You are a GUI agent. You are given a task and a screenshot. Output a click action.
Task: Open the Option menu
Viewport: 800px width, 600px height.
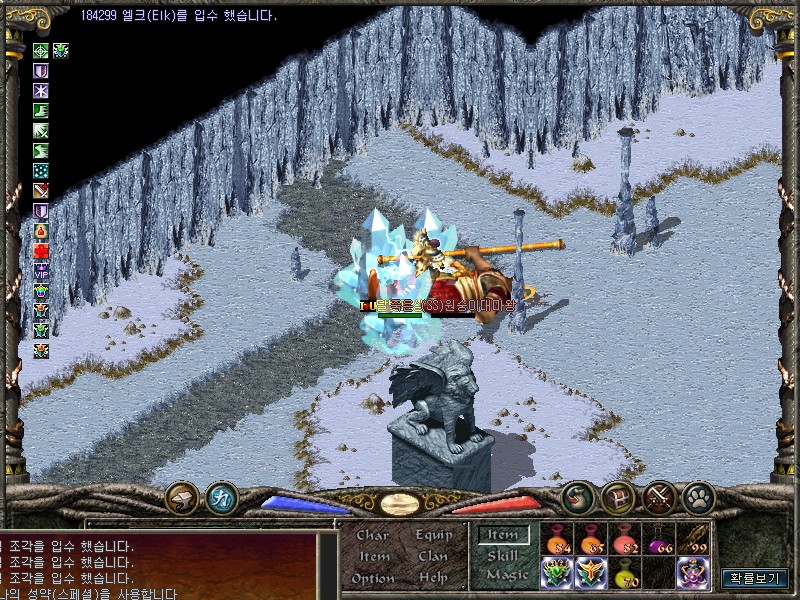coord(373,578)
